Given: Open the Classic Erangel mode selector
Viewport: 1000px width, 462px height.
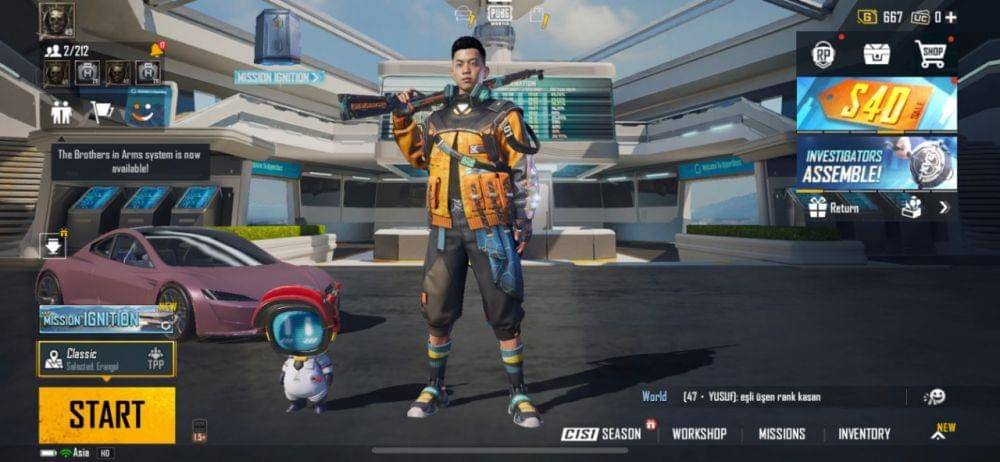Looking at the screenshot, I should tap(107, 359).
